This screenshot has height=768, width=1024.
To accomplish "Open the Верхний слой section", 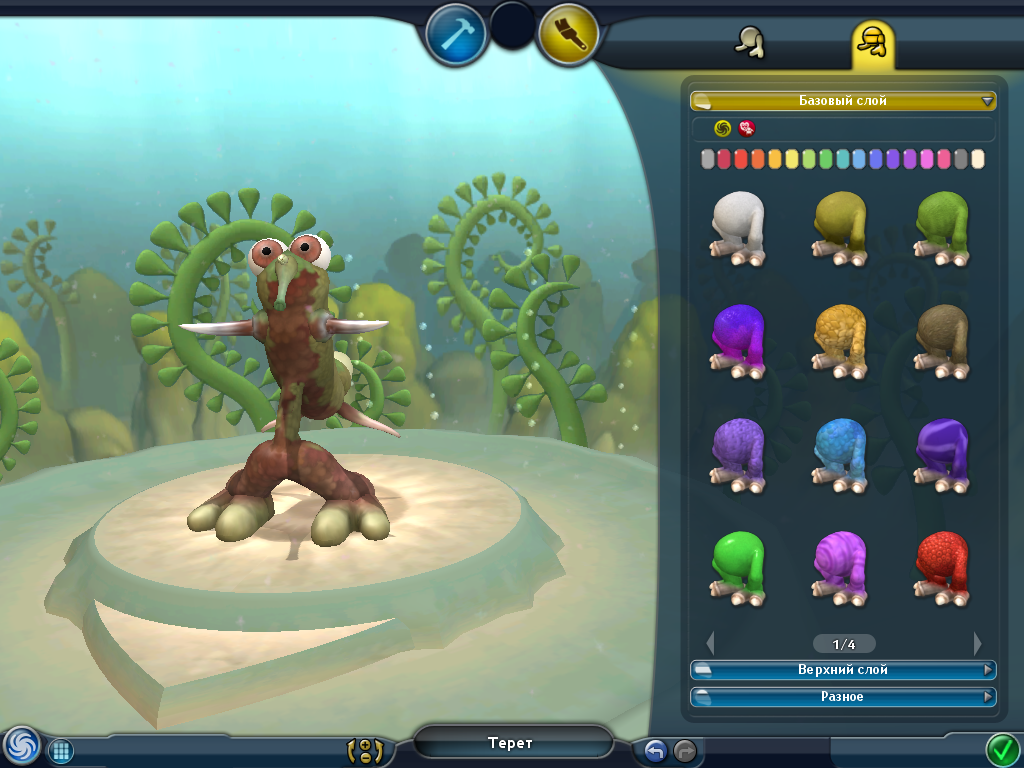I will coord(843,670).
